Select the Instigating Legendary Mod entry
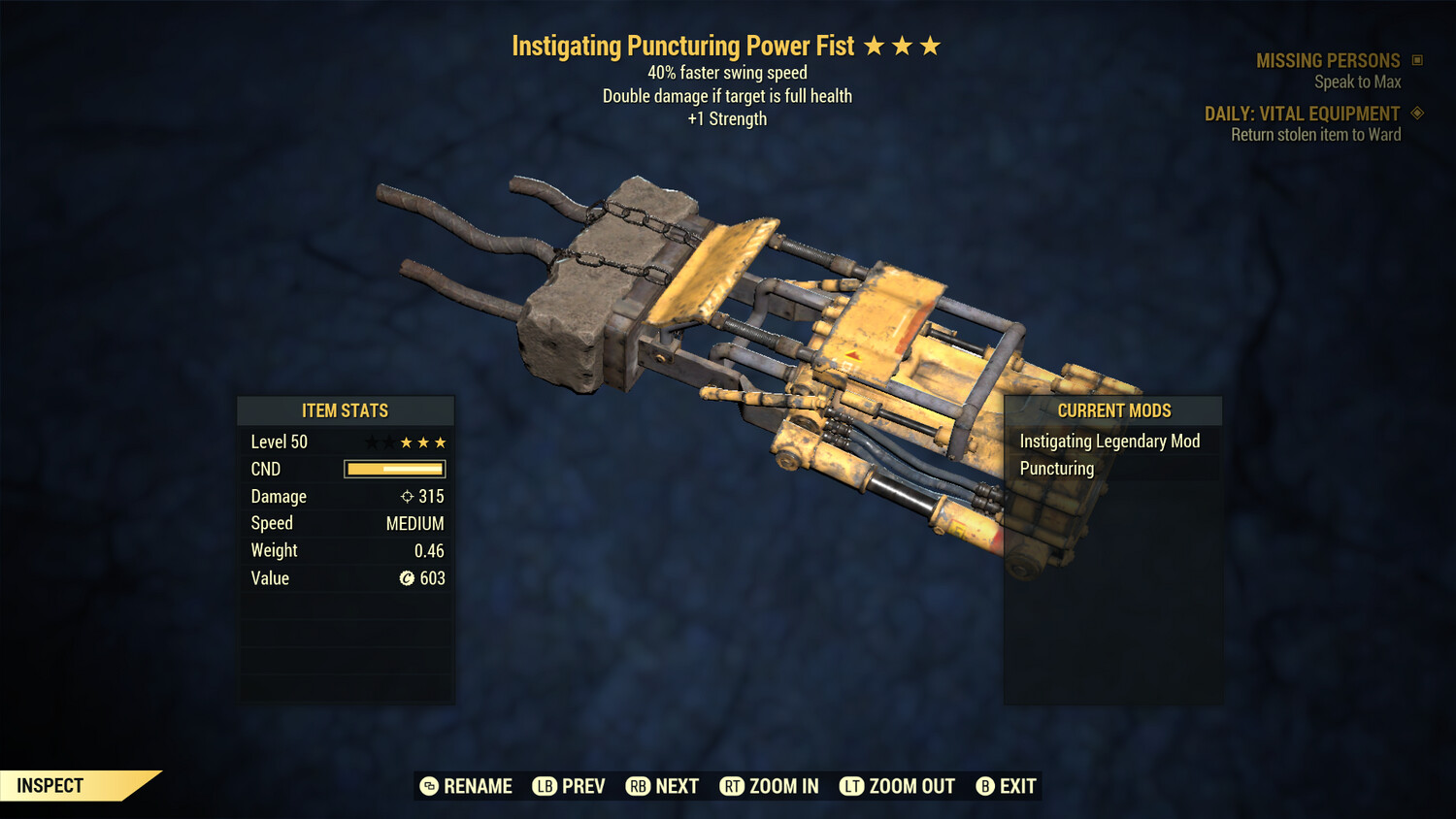This screenshot has height=819, width=1456. pos(1109,442)
